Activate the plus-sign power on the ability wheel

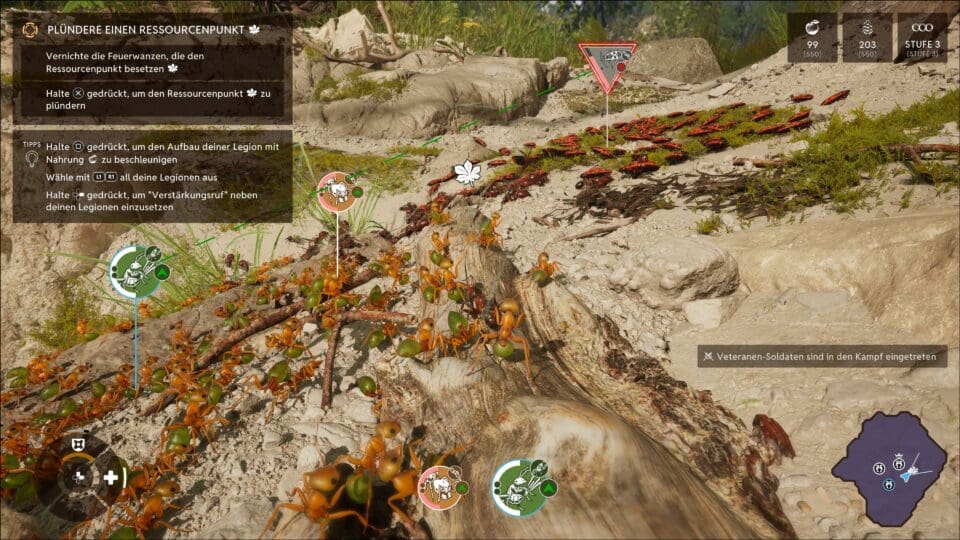(110, 477)
